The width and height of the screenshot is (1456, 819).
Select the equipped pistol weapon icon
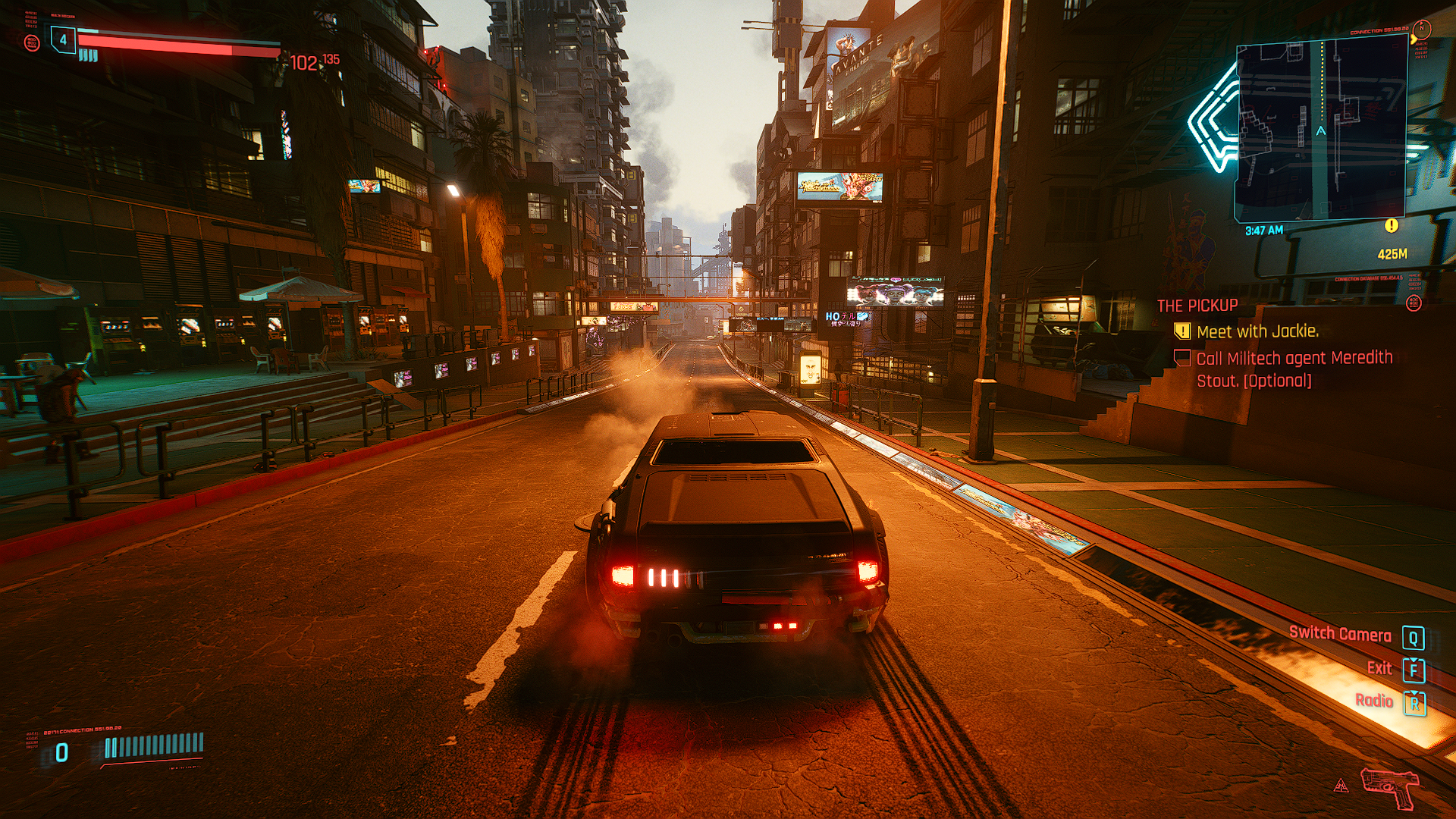tap(1389, 787)
